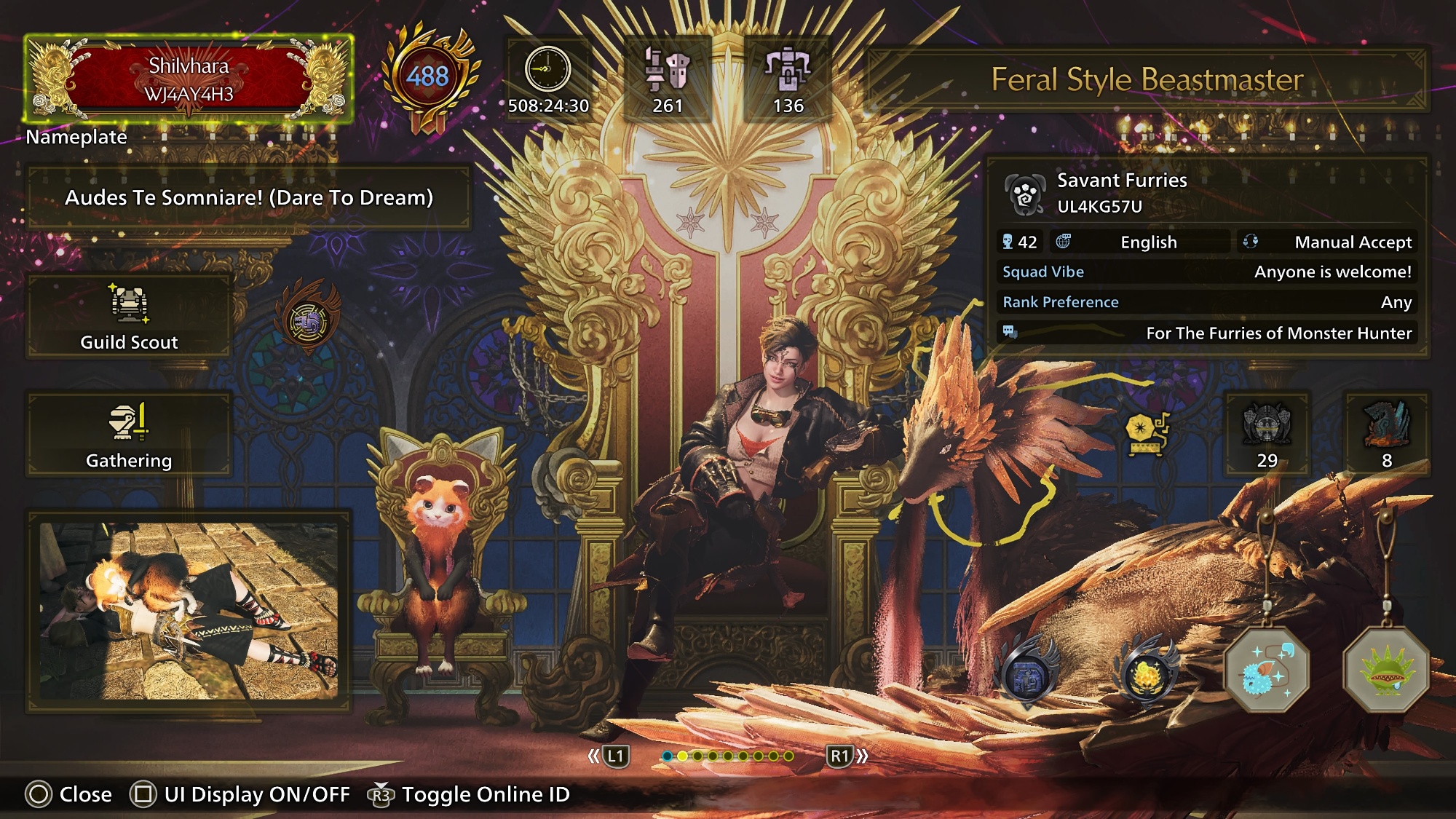Select the Shilvhara nameplate
The image size is (1456, 819).
[x=189, y=79]
